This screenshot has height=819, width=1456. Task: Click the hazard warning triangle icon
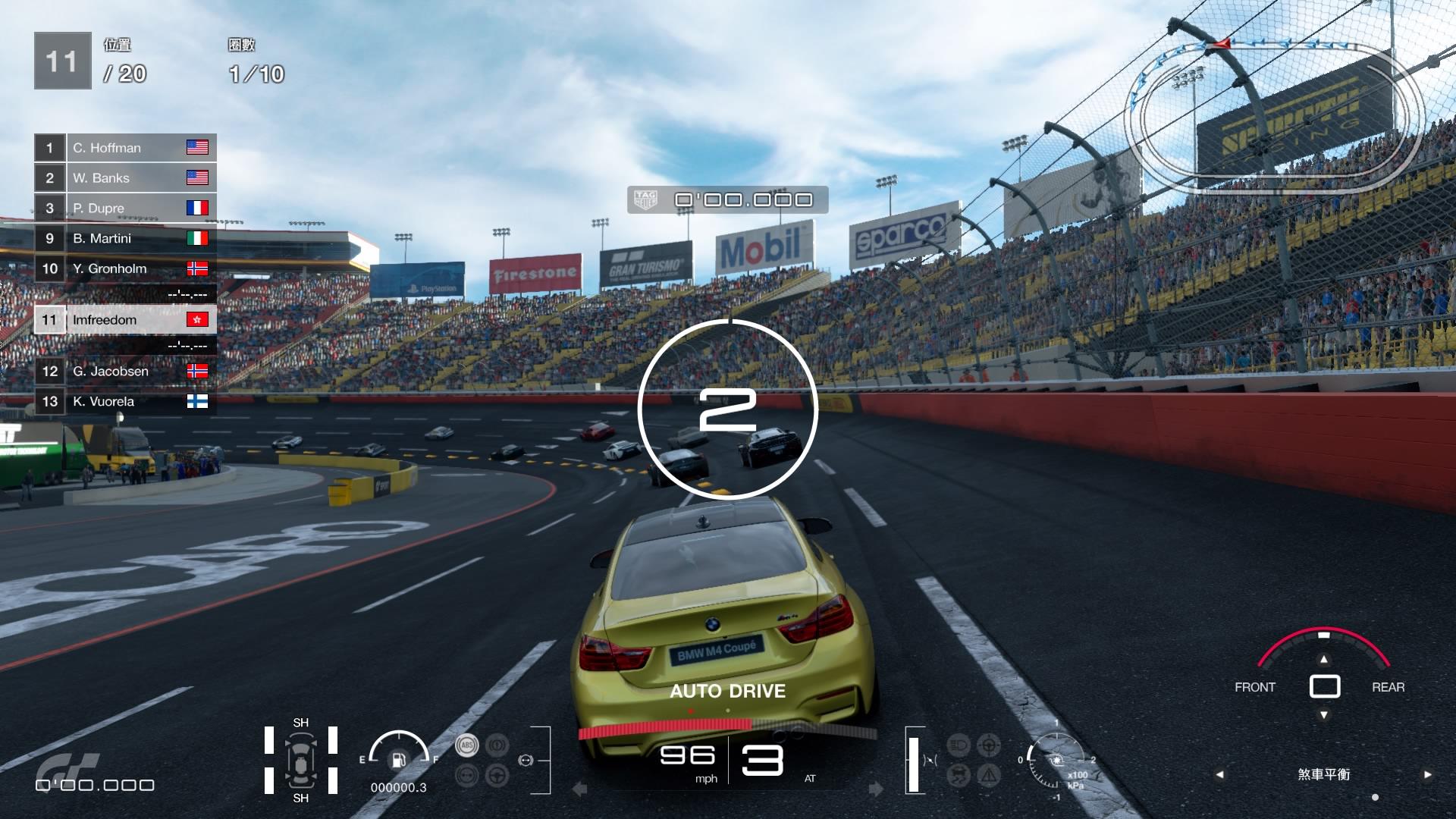988,775
